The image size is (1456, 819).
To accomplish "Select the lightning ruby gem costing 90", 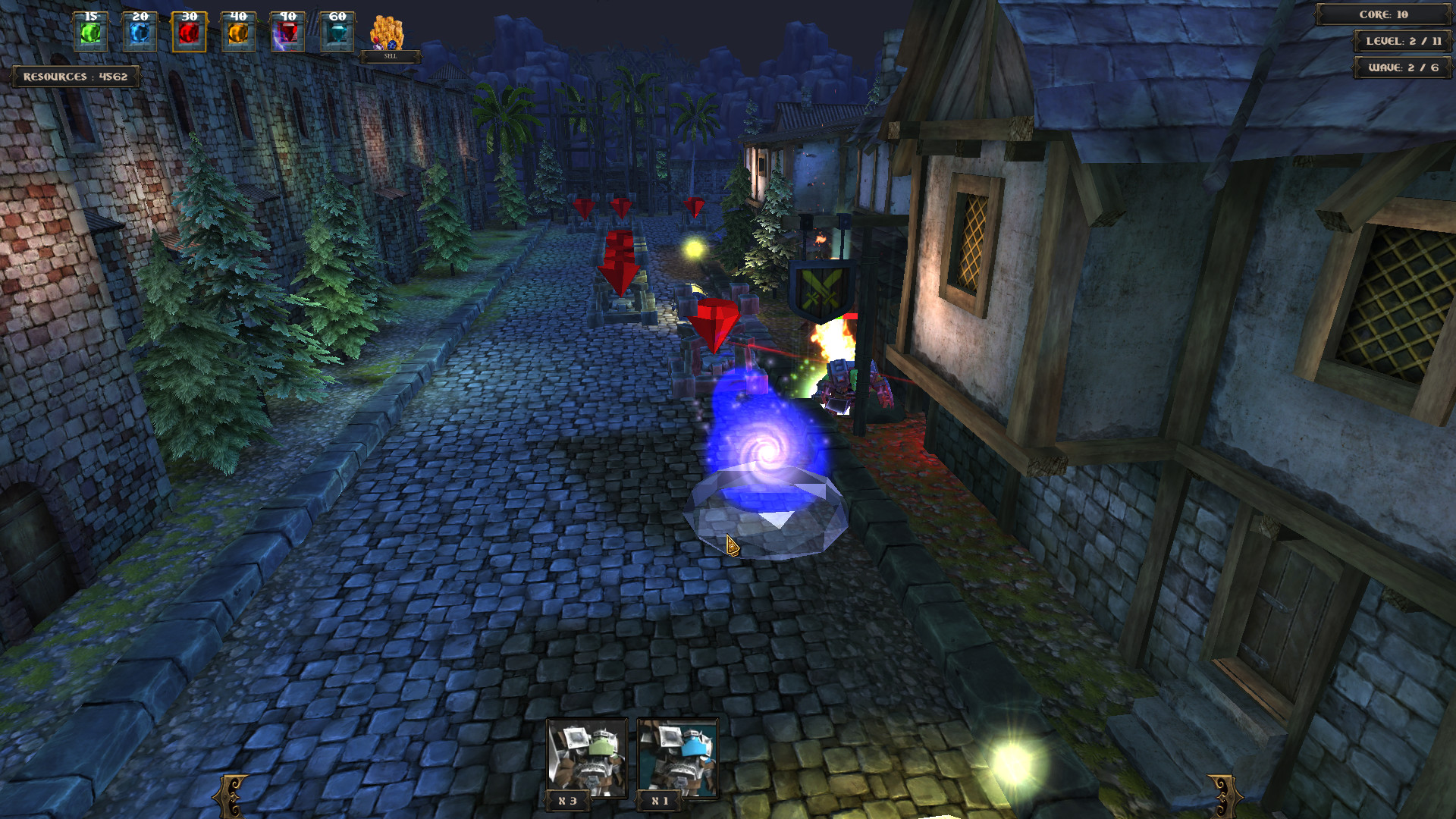I will coord(286,32).
